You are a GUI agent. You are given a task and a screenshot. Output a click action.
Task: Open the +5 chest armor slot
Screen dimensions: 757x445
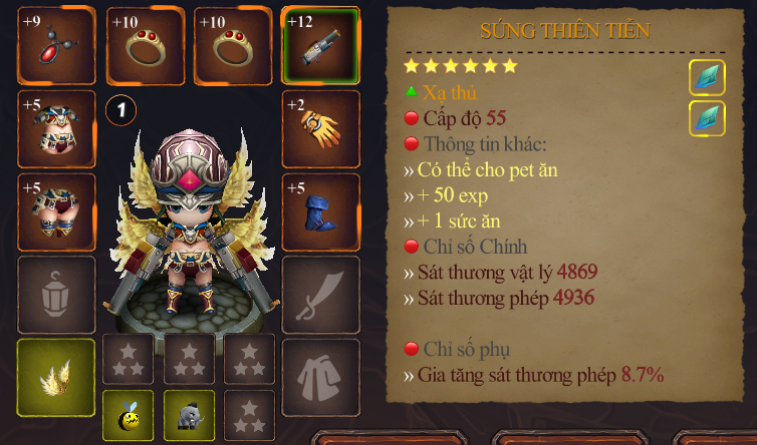(x=56, y=129)
